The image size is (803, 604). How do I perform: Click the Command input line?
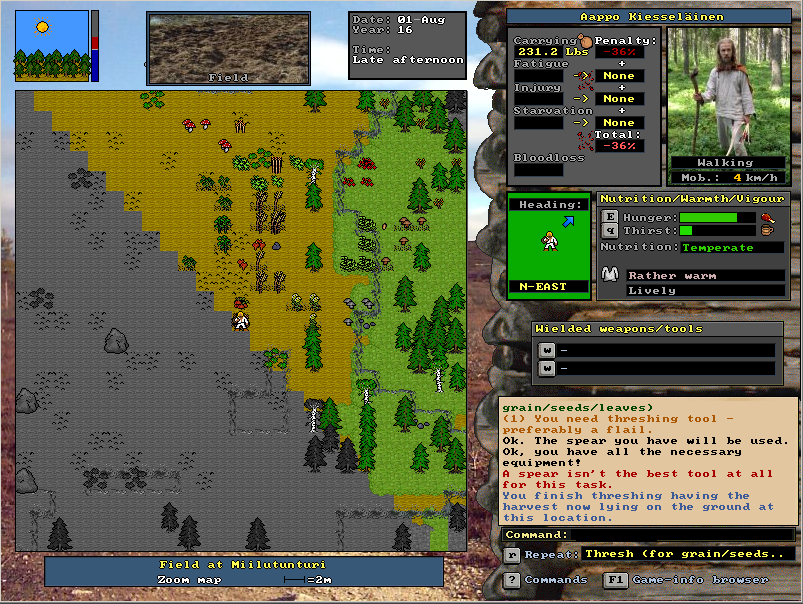(x=650, y=535)
